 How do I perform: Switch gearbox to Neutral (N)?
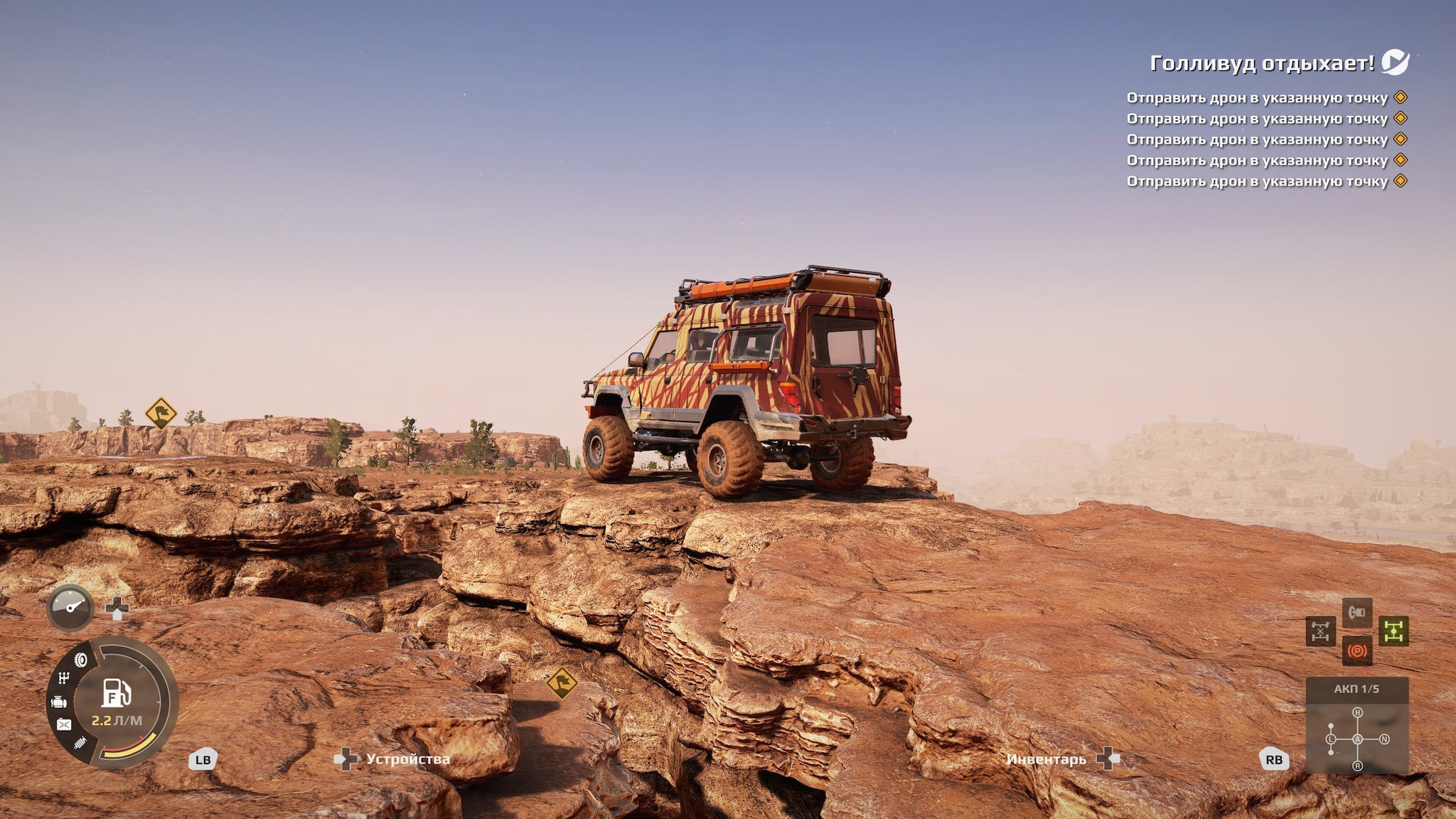[1384, 739]
